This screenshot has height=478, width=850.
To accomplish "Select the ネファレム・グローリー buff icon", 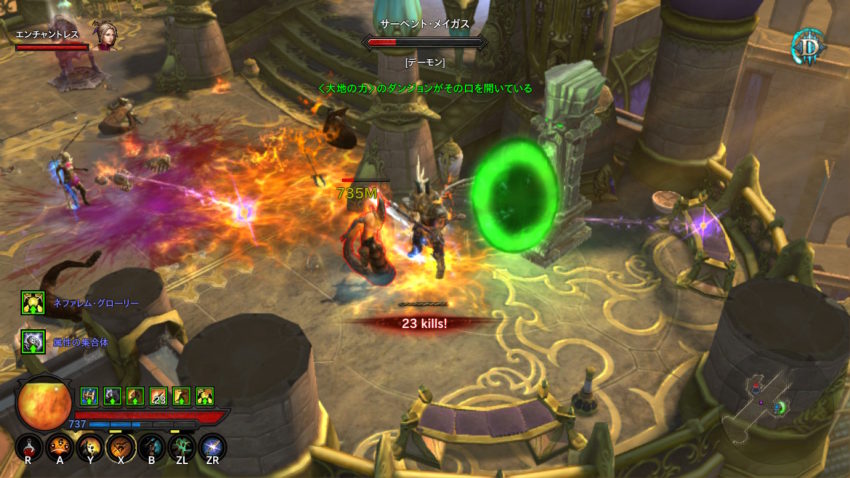I will point(32,302).
